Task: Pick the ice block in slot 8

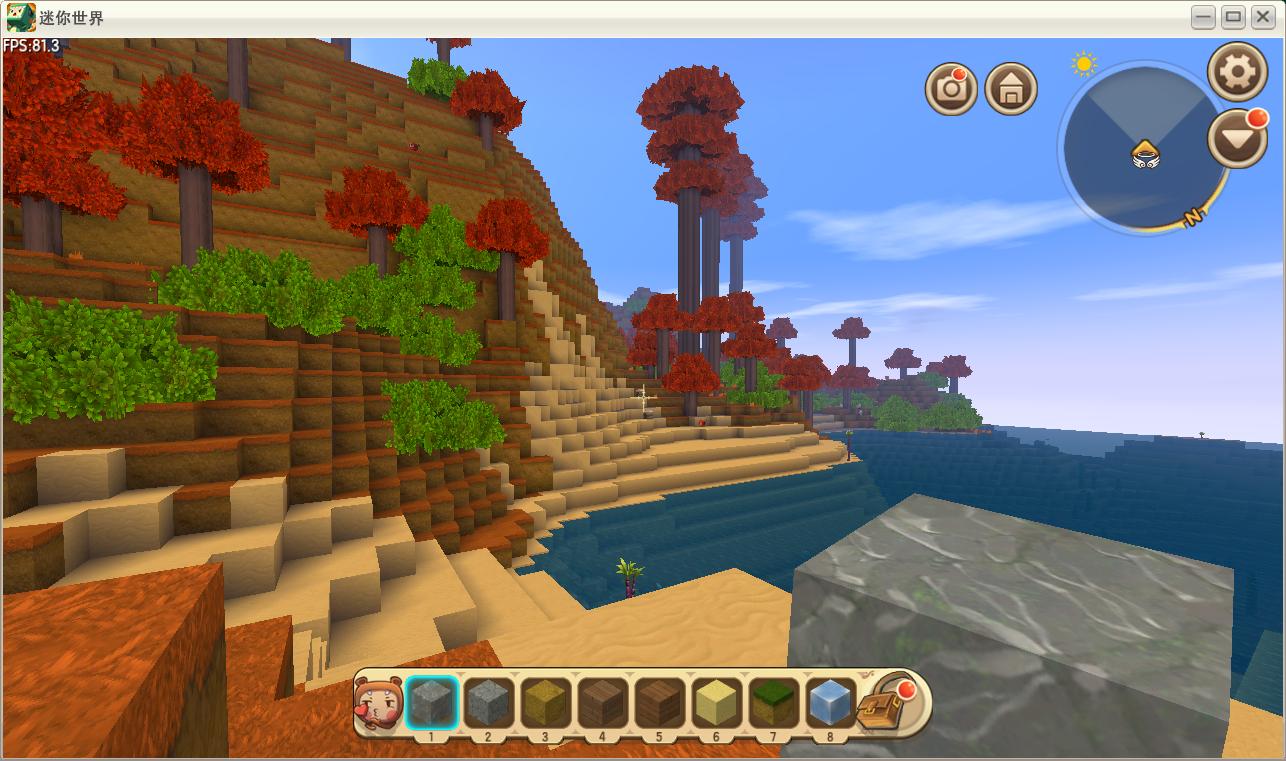Action: pyautogui.click(x=829, y=702)
